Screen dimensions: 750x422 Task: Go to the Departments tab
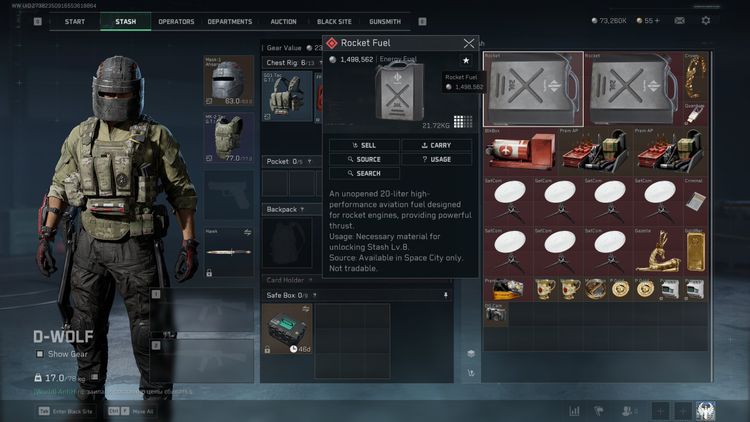230,21
